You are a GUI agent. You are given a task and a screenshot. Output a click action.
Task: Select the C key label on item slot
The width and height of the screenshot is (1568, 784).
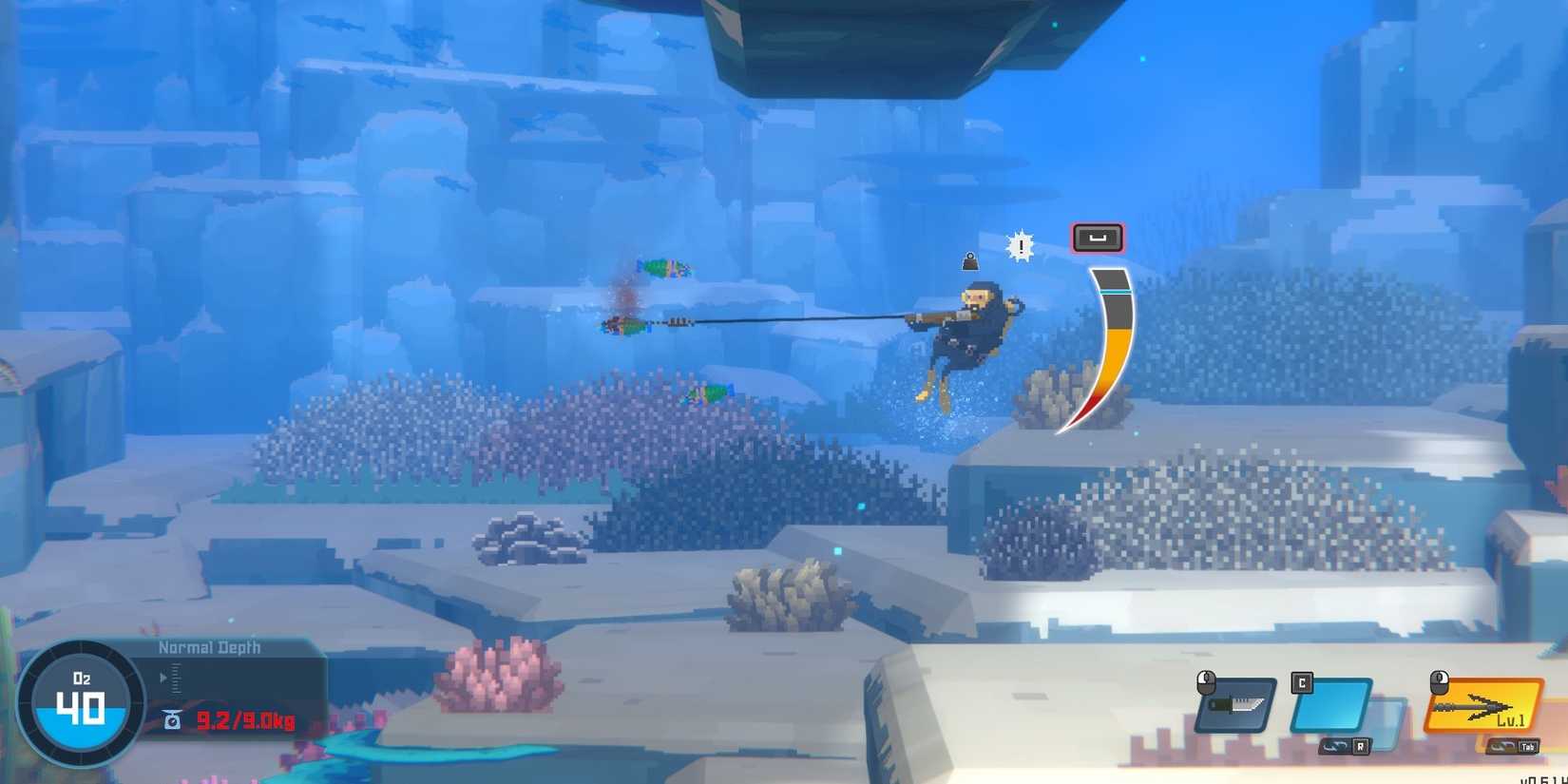coord(1300,681)
